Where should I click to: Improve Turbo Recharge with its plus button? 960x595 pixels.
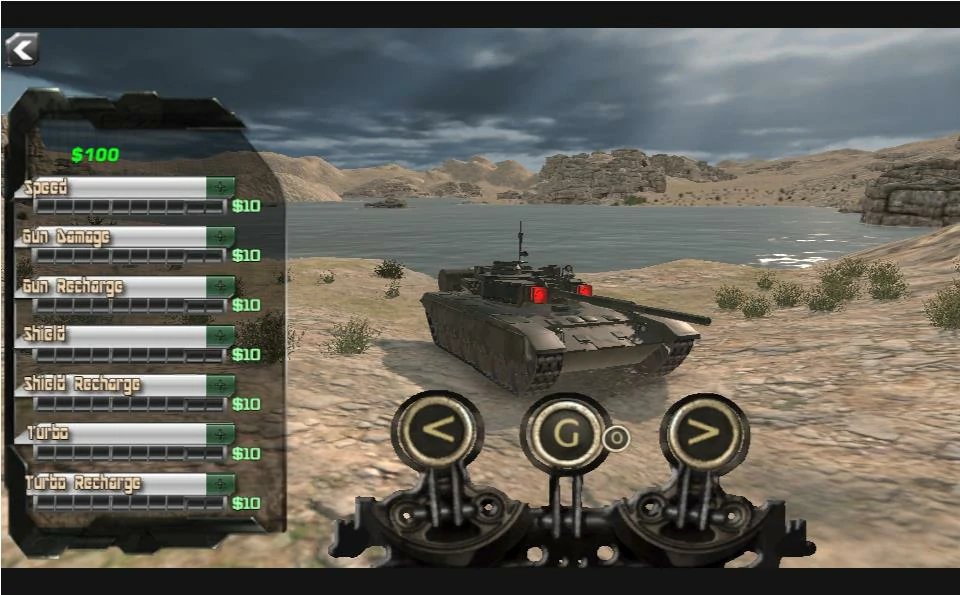(x=220, y=484)
